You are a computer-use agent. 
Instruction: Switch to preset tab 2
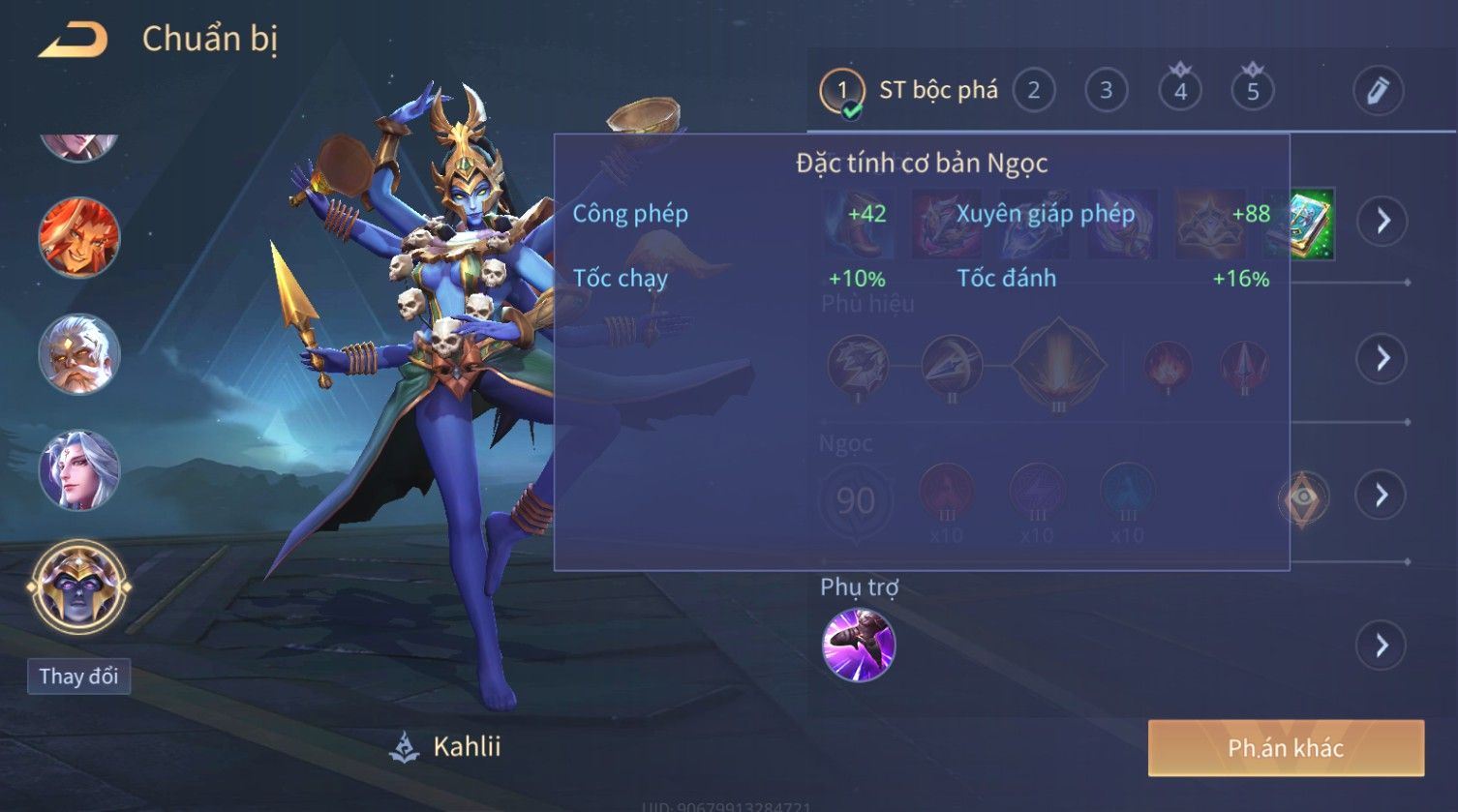coord(1033,91)
